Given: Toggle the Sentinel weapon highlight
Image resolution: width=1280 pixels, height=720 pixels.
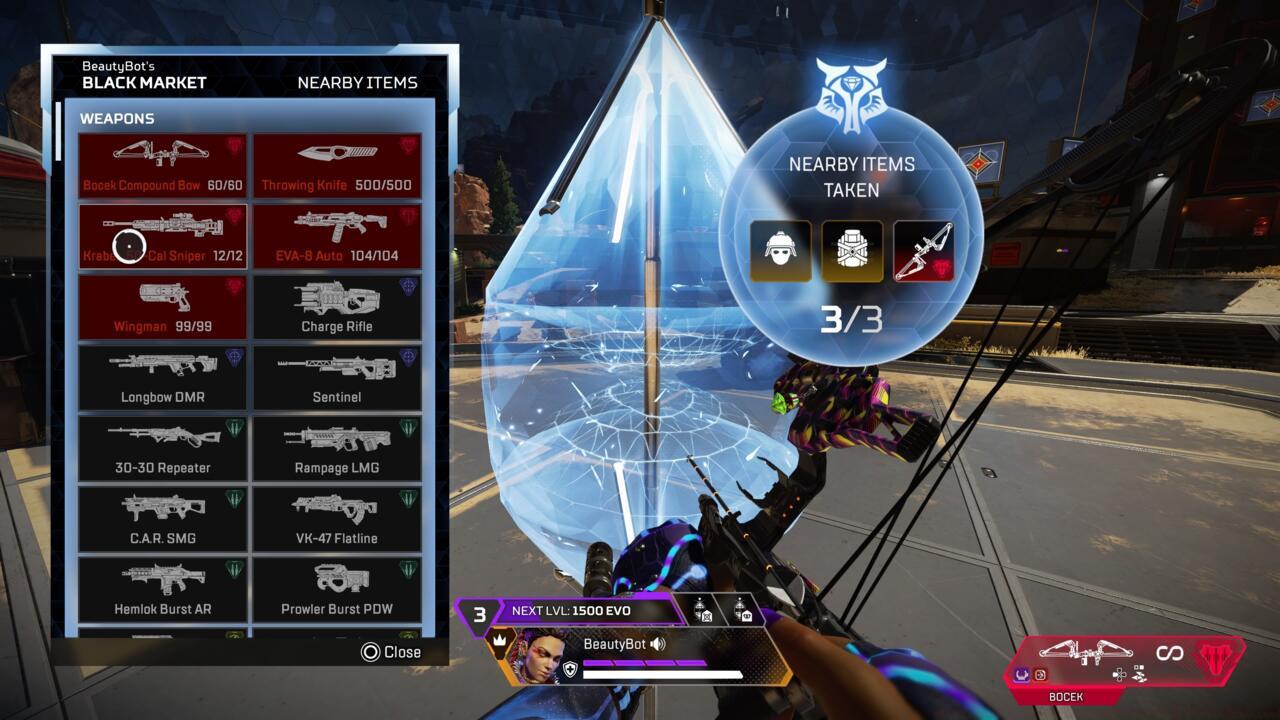Looking at the screenshot, I should [338, 376].
